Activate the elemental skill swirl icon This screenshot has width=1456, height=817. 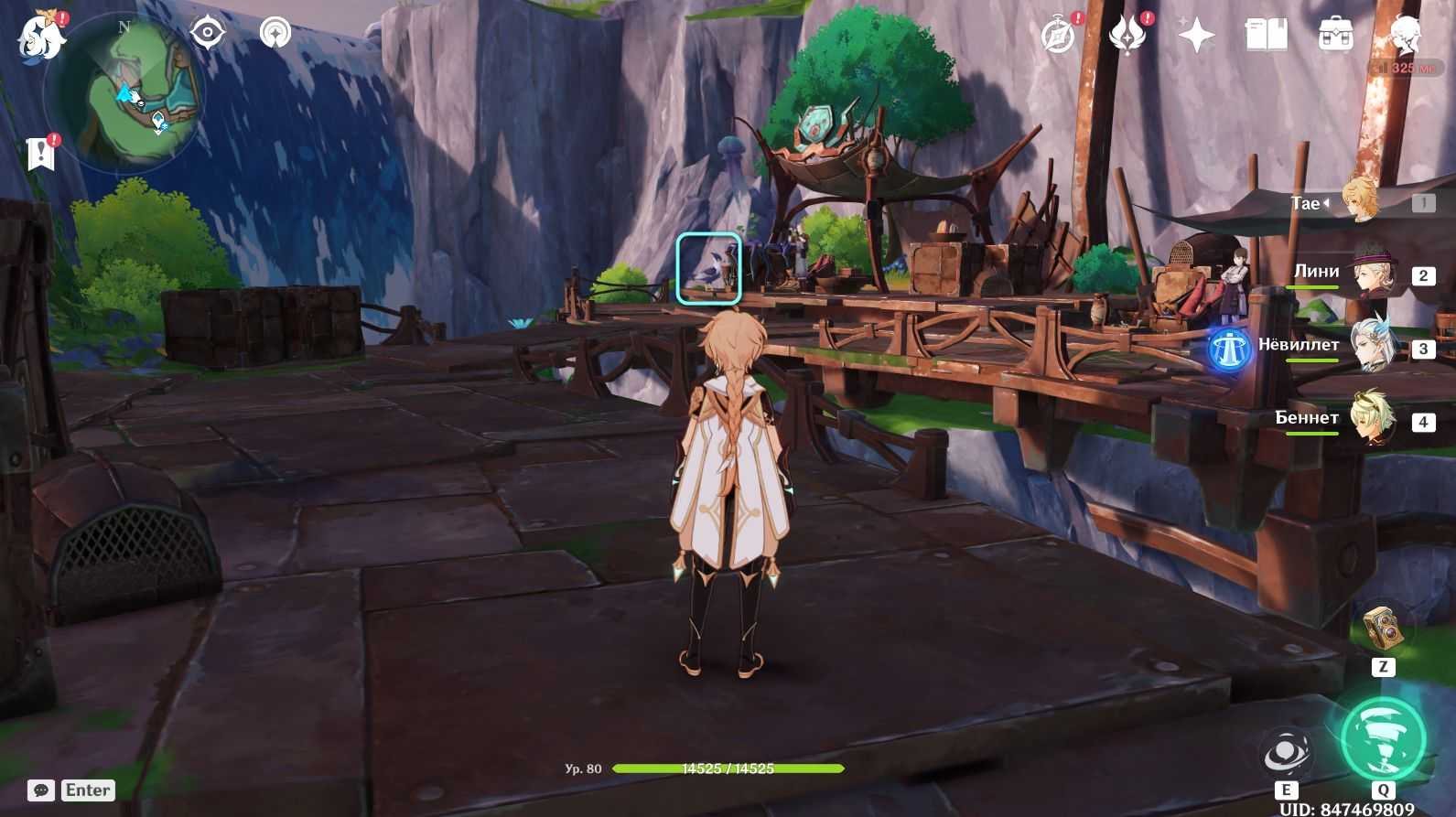(x=1286, y=754)
